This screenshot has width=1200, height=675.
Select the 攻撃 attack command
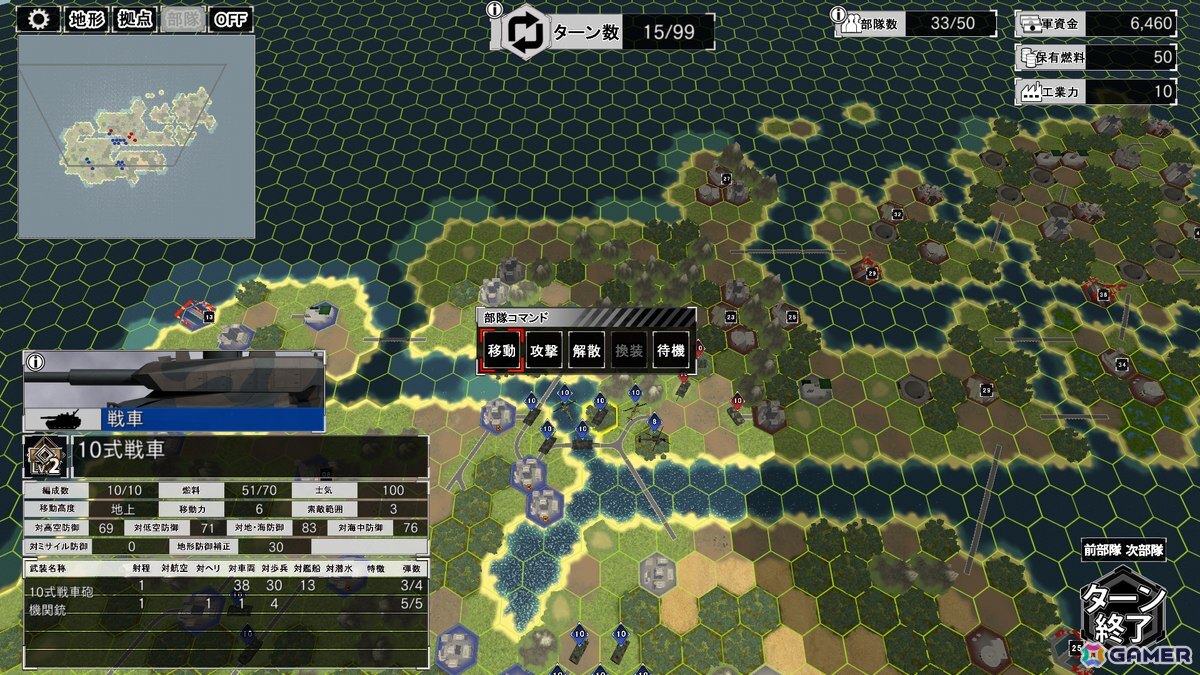click(x=544, y=351)
